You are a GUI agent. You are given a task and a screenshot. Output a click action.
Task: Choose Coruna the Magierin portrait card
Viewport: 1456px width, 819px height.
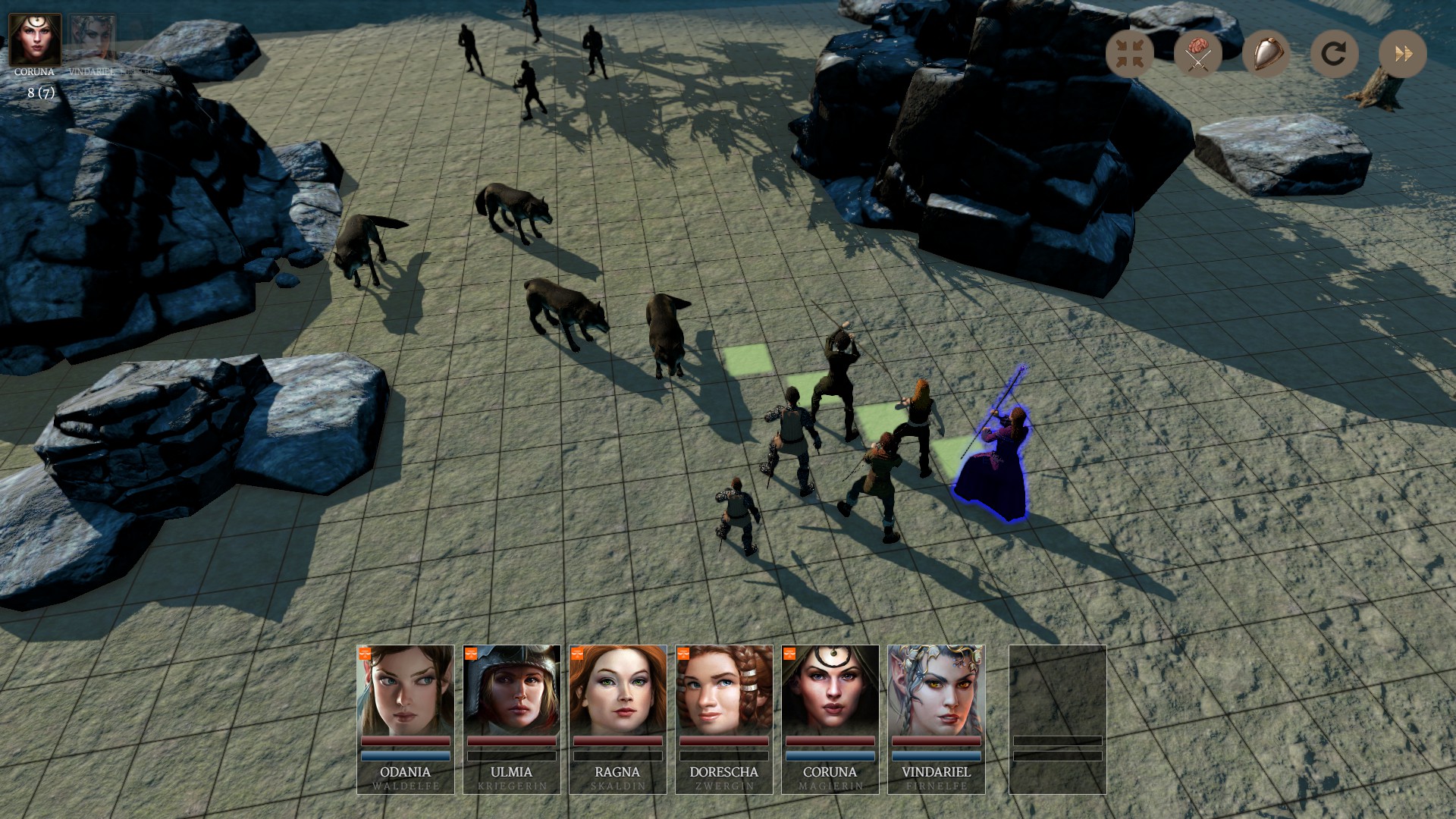tap(830, 718)
